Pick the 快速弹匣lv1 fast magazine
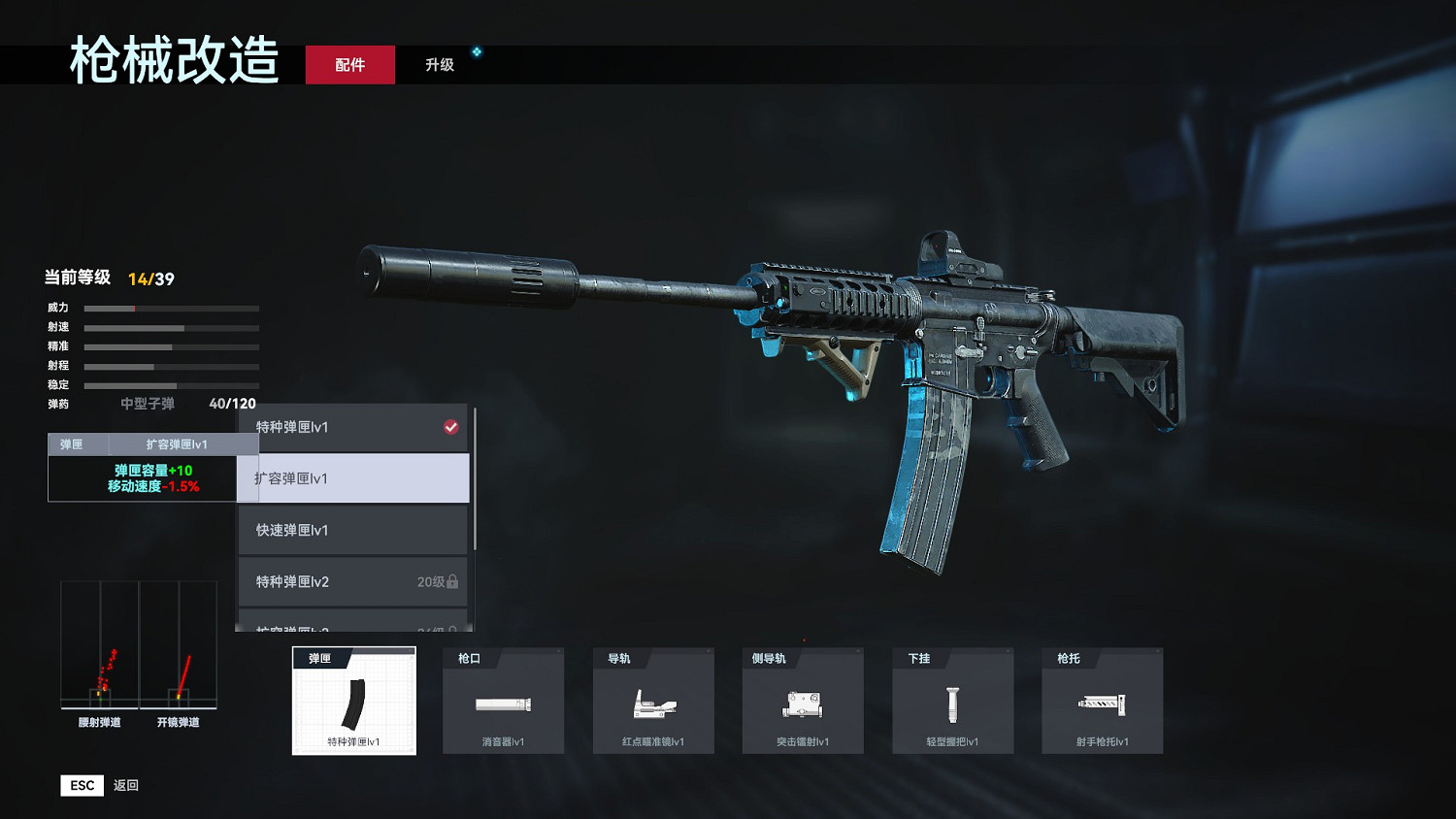Image resolution: width=1456 pixels, height=819 pixels. (x=353, y=530)
